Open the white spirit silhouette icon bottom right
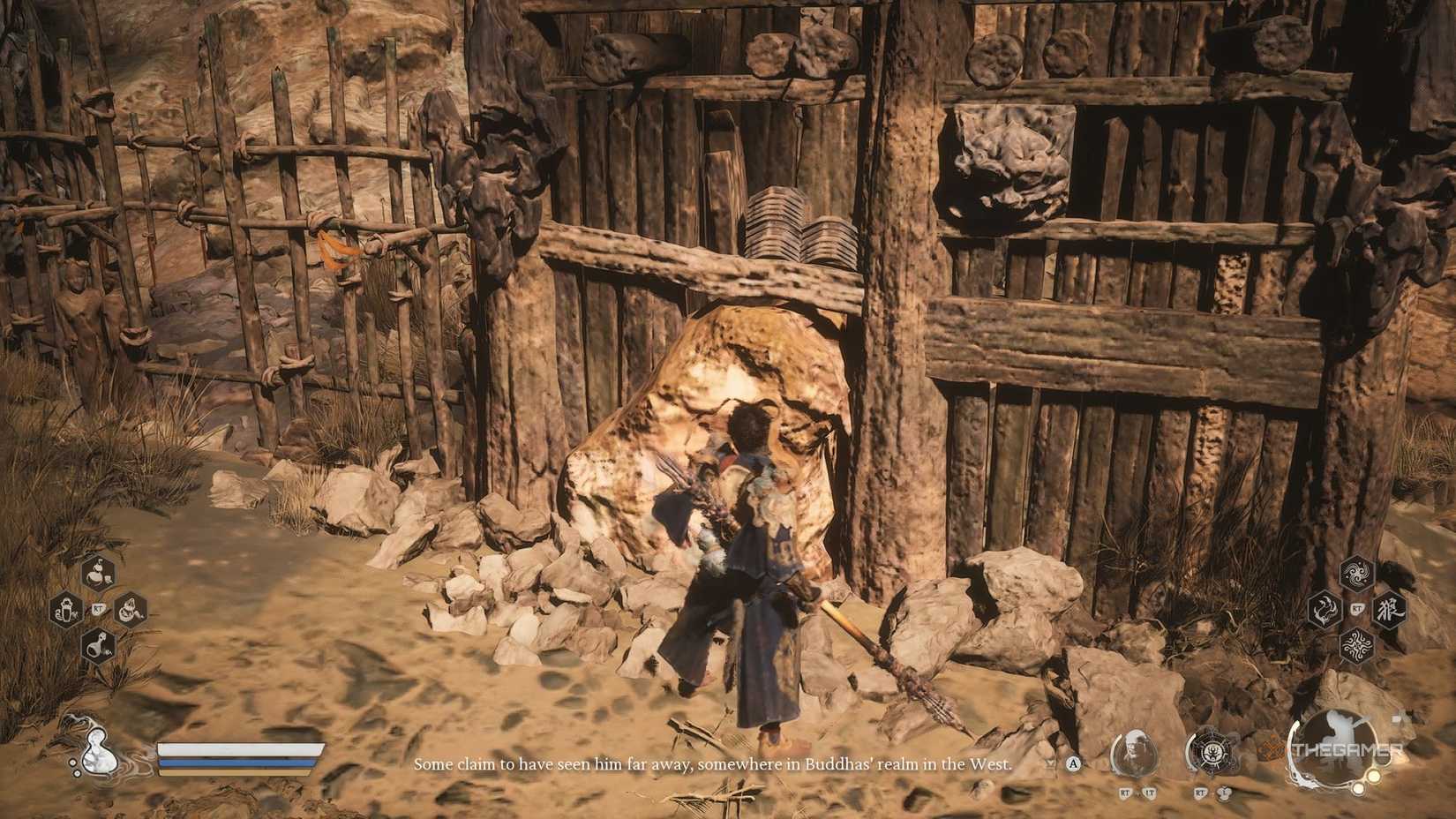The width and height of the screenshot is (1456, 819). tap(1332, 750)
